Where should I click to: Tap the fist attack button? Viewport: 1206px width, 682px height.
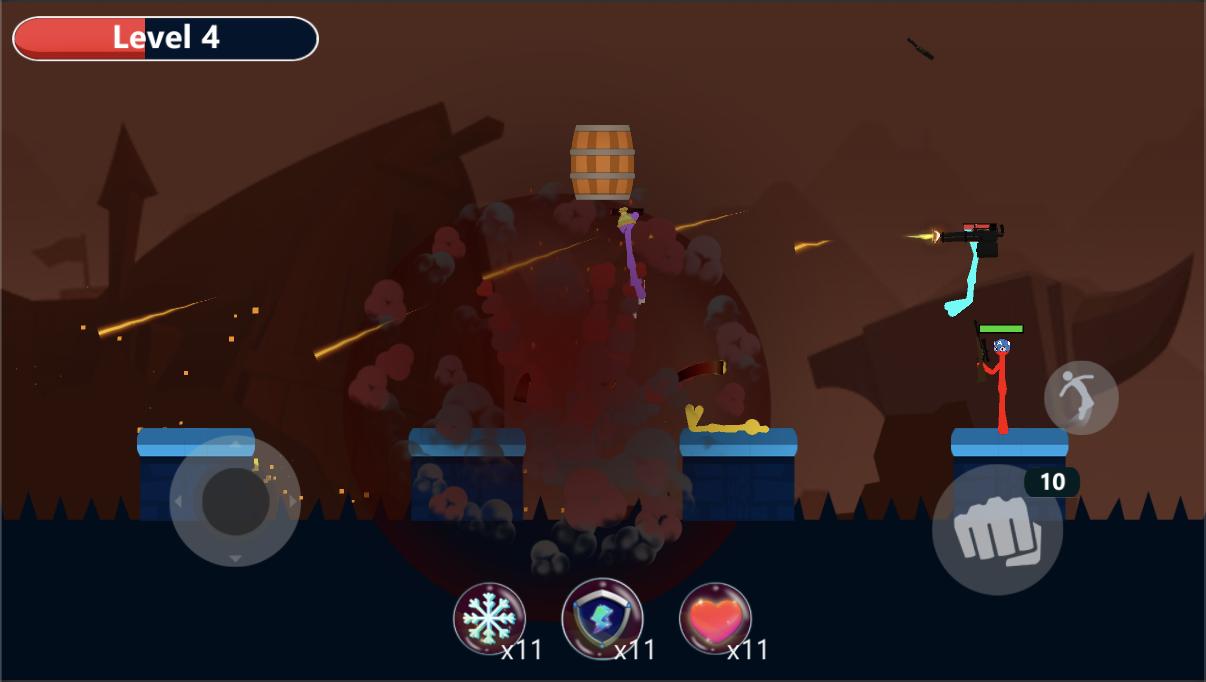997,530
